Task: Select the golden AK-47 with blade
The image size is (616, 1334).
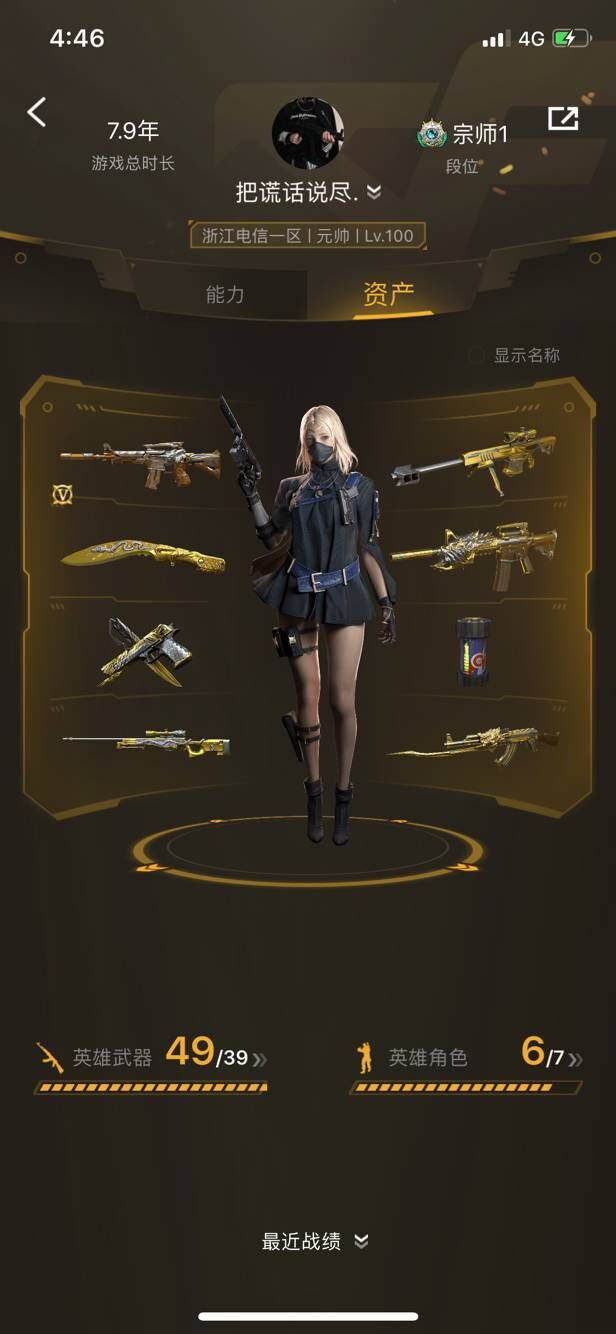Action: 472,743
